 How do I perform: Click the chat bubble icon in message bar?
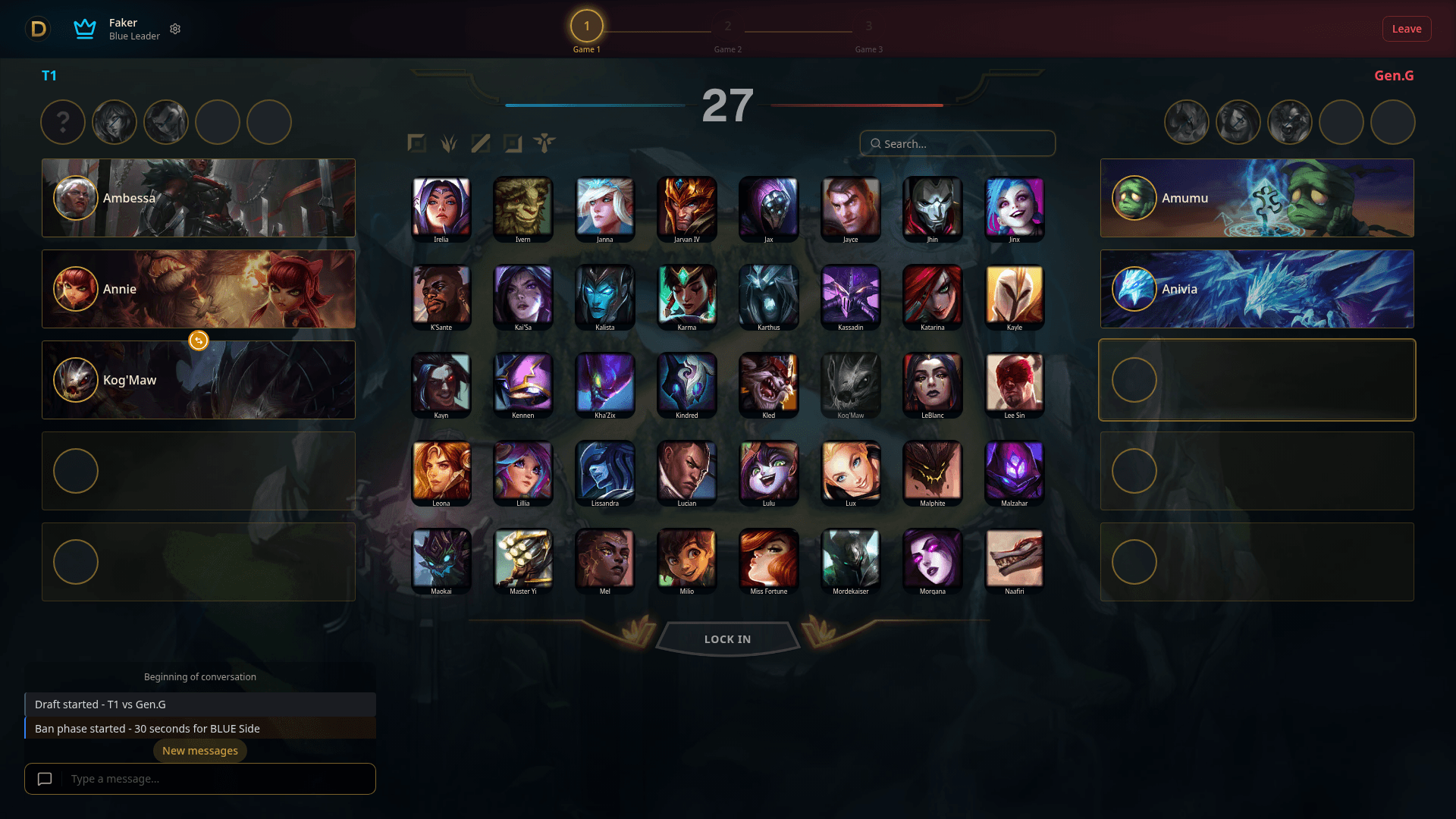(x=44, y=779)
